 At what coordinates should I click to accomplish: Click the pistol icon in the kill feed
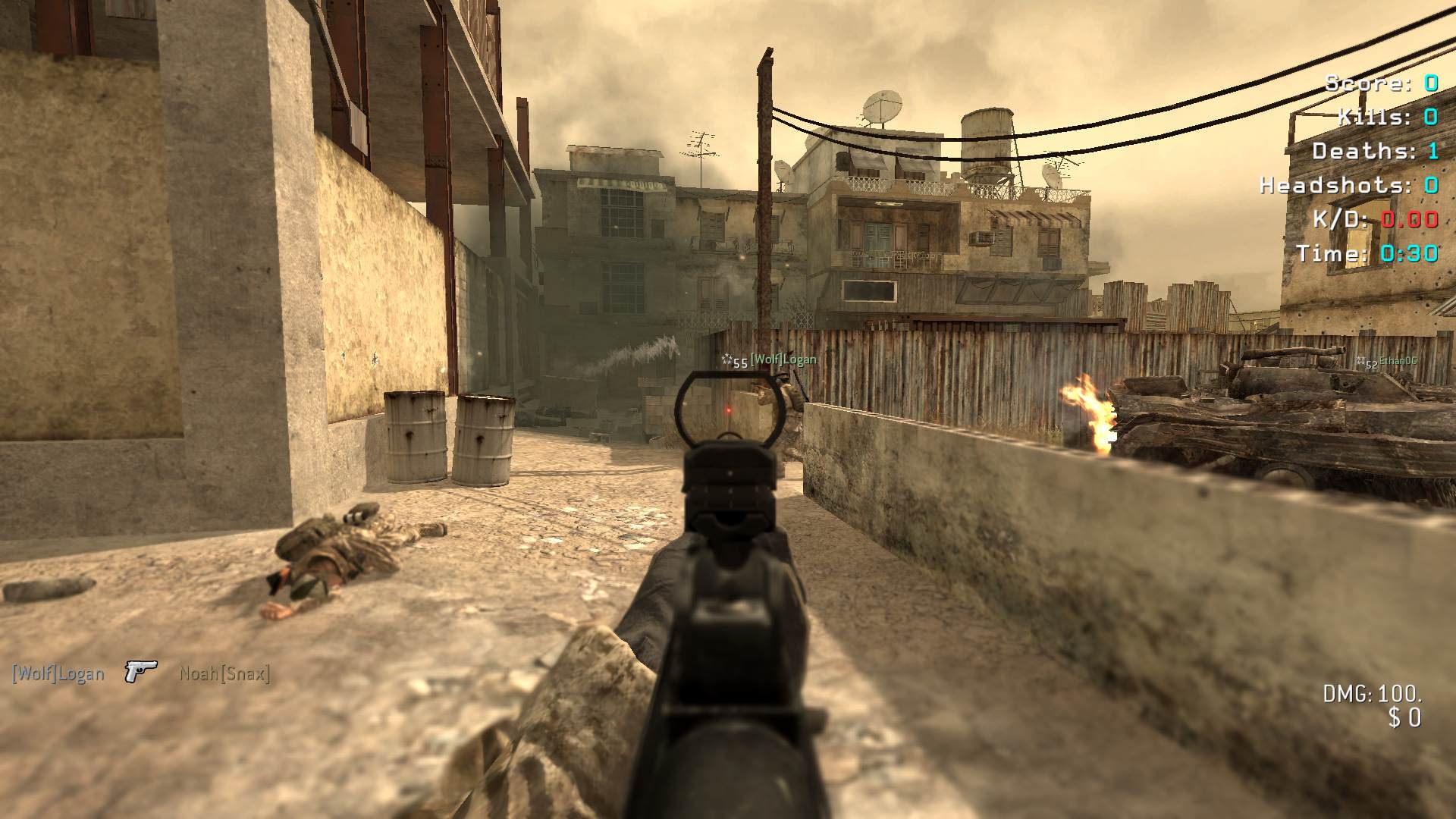point(141,672)
